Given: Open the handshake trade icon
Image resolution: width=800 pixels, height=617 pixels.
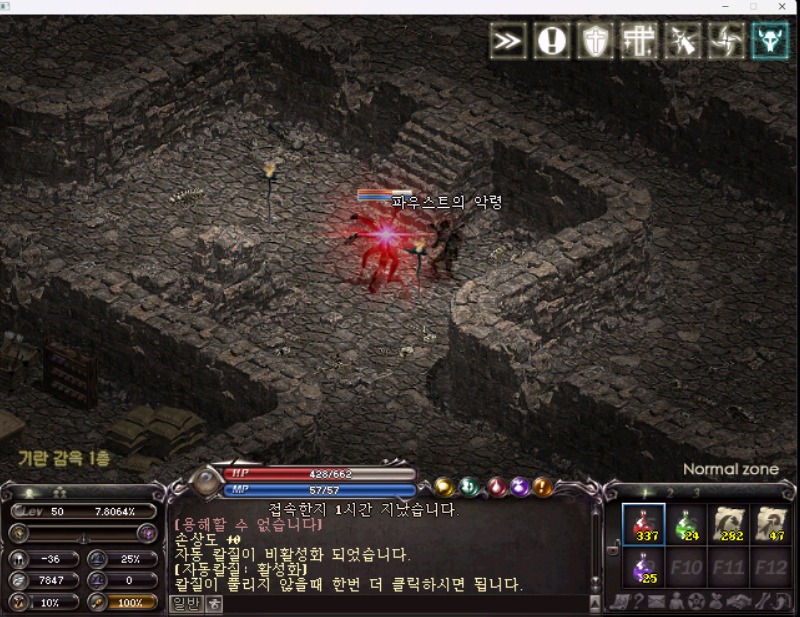Looking at the screenshot, I should point(737,601).
